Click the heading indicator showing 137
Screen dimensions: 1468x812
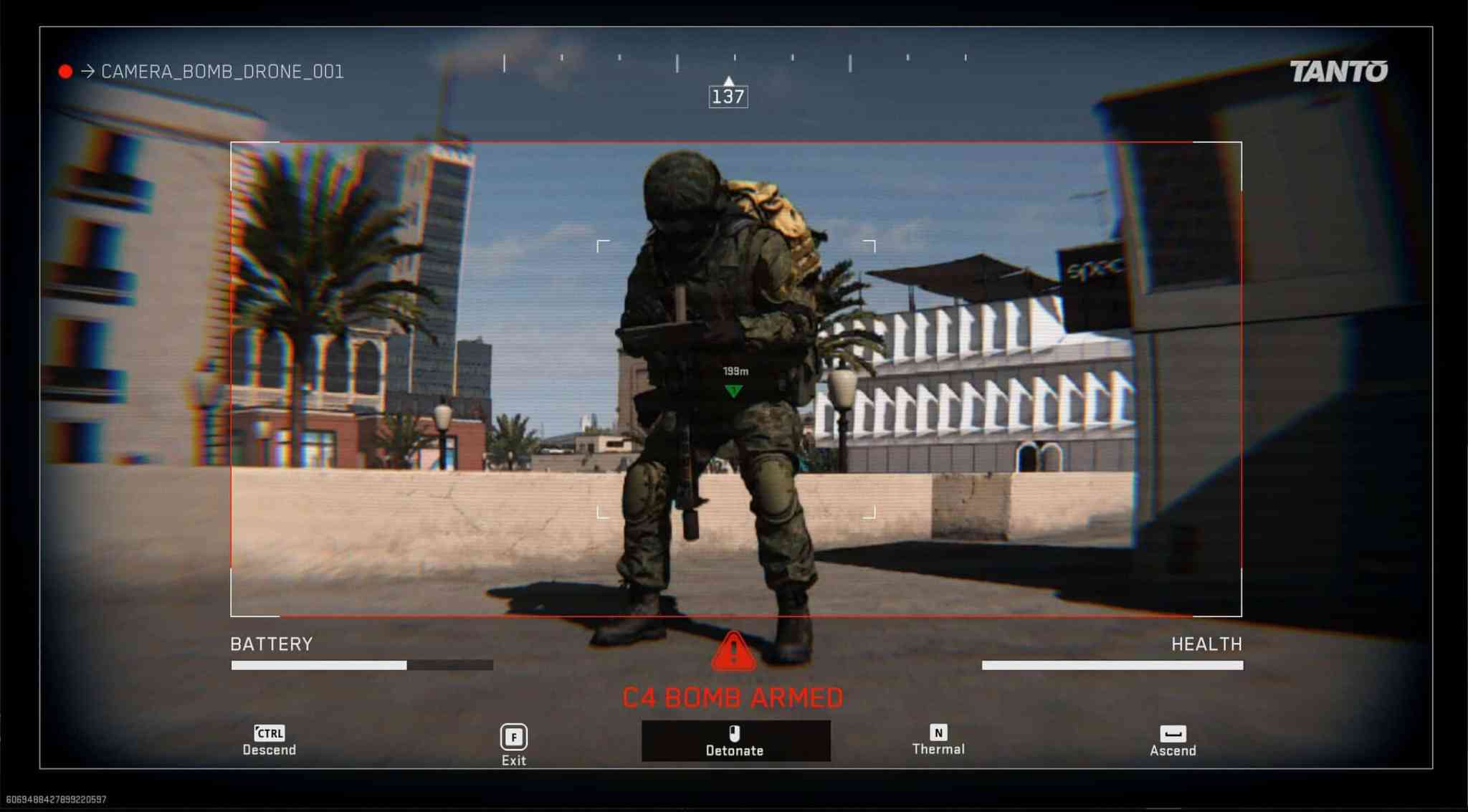point(729,97)
